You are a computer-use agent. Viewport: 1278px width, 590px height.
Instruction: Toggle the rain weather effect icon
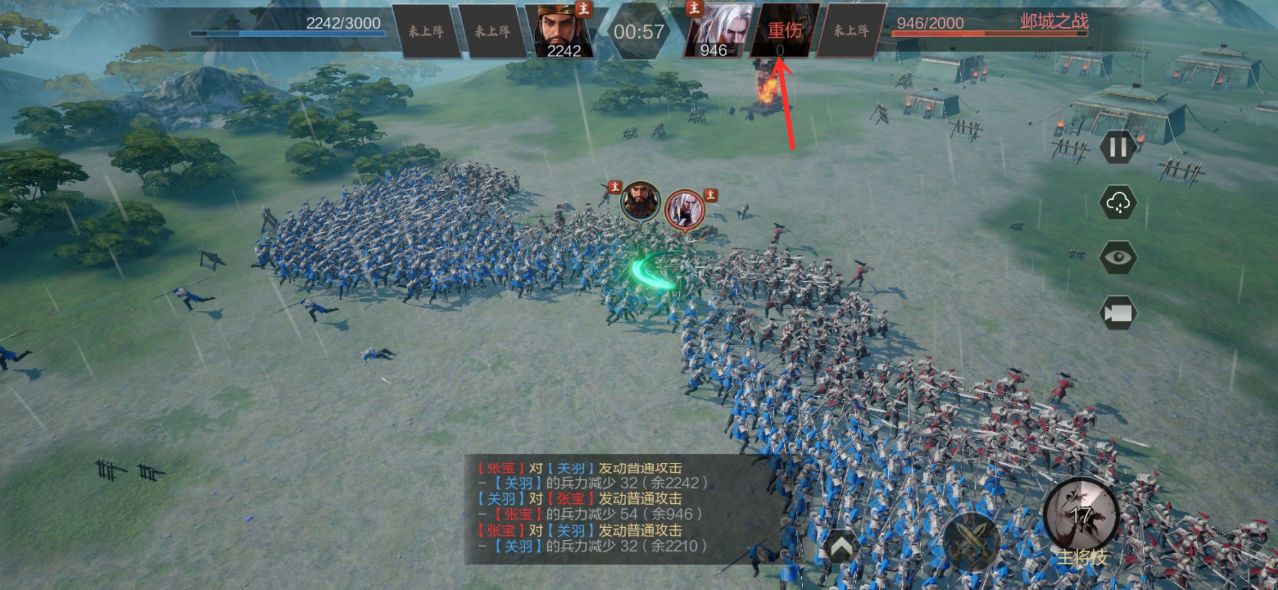coord(1118,203)
